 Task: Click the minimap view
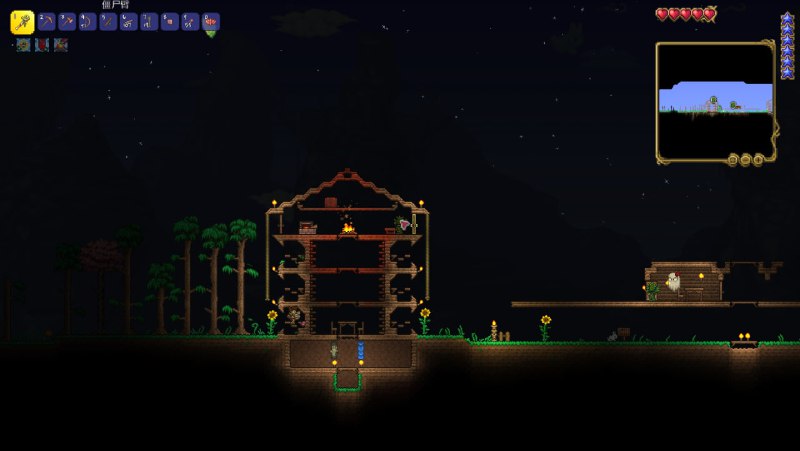(714, 98)
